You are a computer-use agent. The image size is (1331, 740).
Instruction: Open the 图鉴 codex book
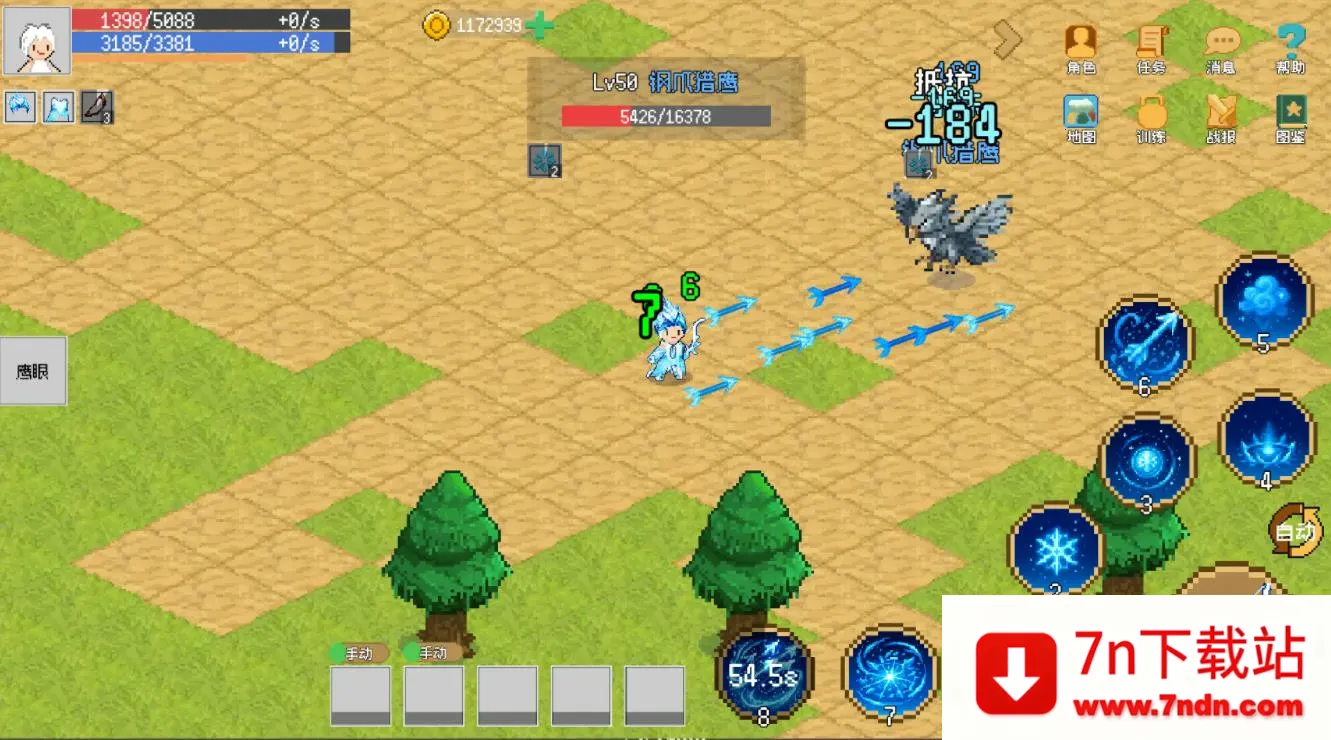pyautogui.click(x=1291, y=117)
